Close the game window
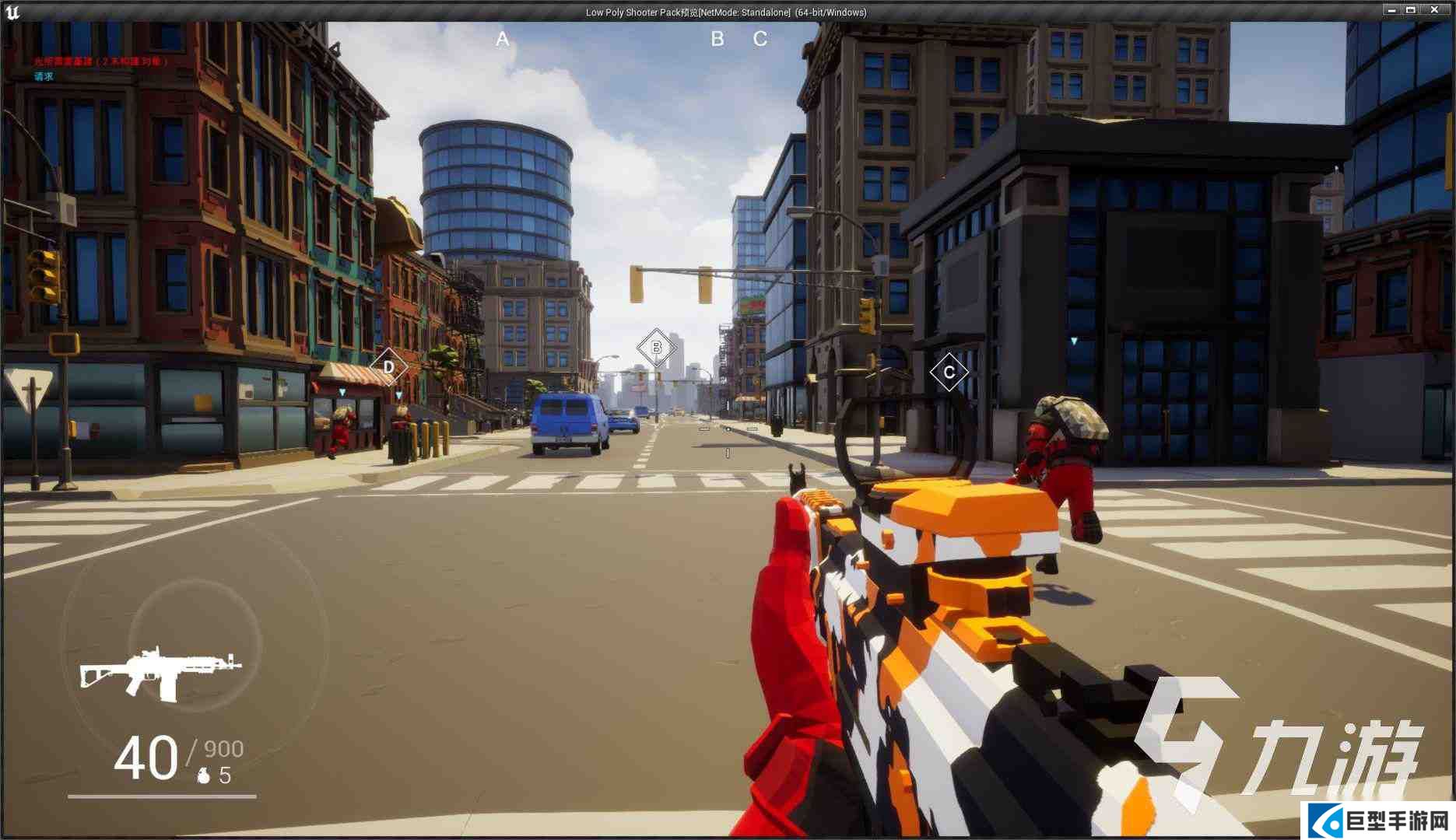Viewport: 1456px width, 840px height. 1435,10
